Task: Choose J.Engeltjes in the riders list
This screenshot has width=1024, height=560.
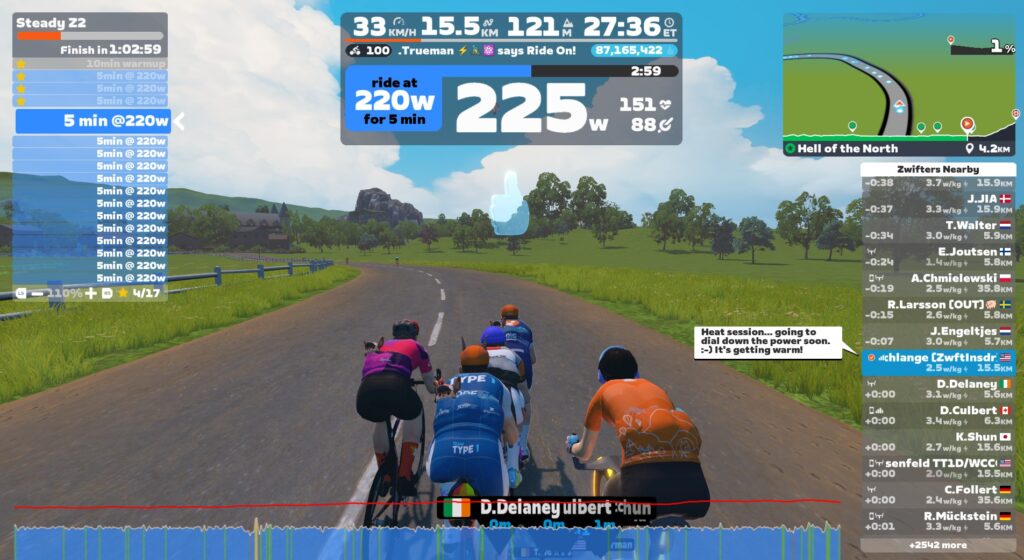Action: [938, 336]
